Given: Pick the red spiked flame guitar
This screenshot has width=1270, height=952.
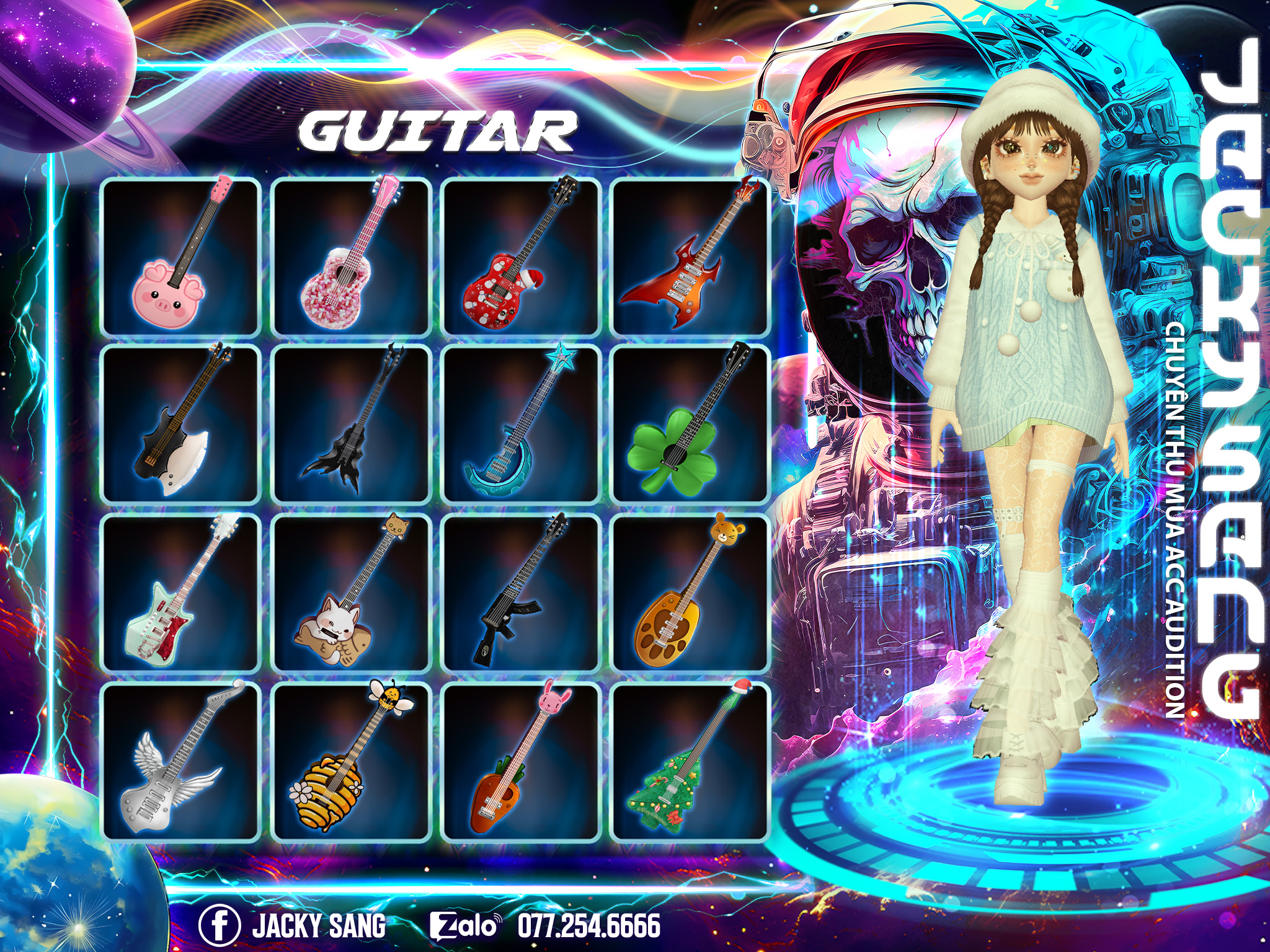Looking at the screenshot, I should click(x=690, y=257).
